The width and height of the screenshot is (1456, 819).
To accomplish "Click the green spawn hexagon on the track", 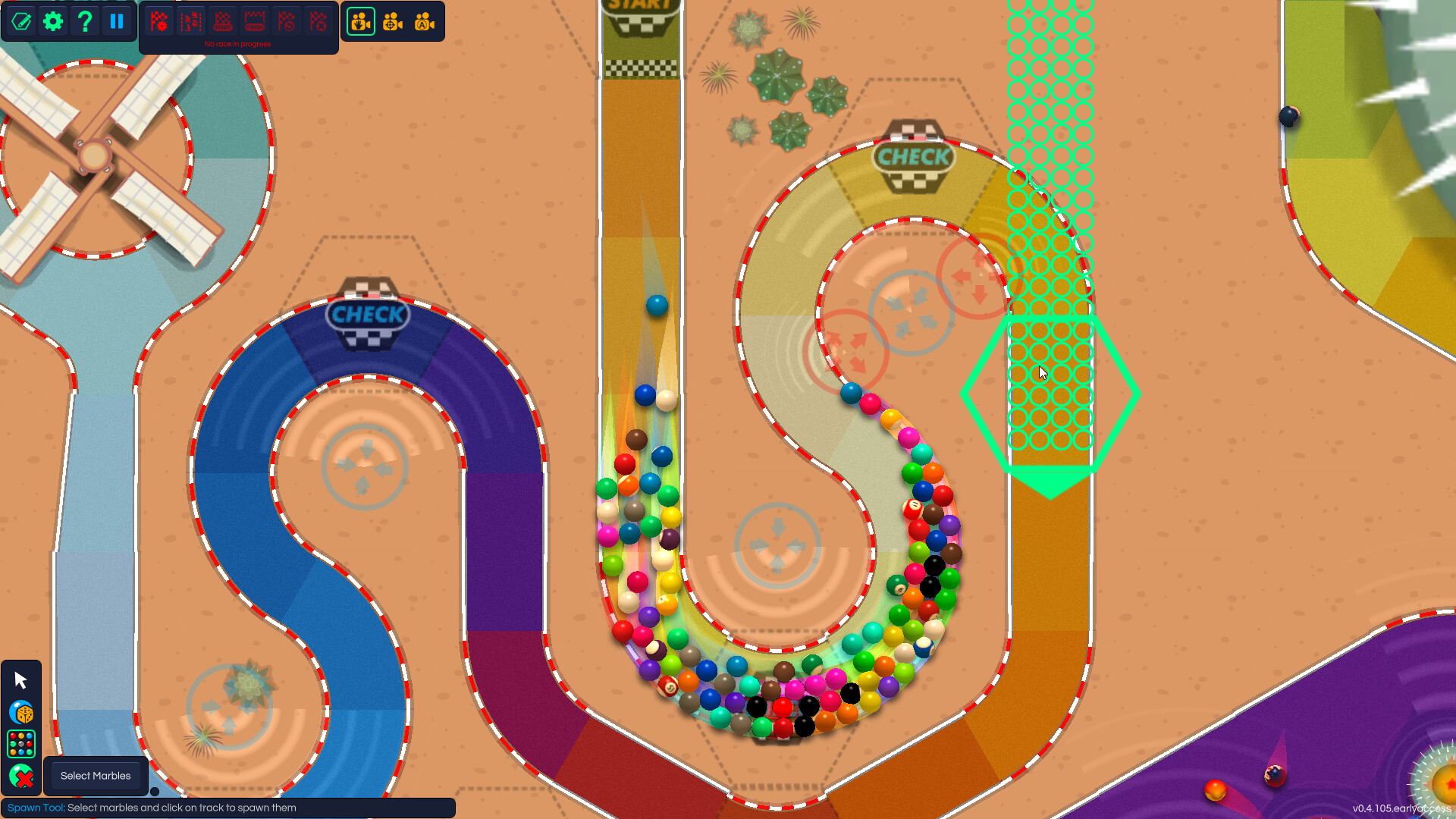I will (x=1052, y=391).
